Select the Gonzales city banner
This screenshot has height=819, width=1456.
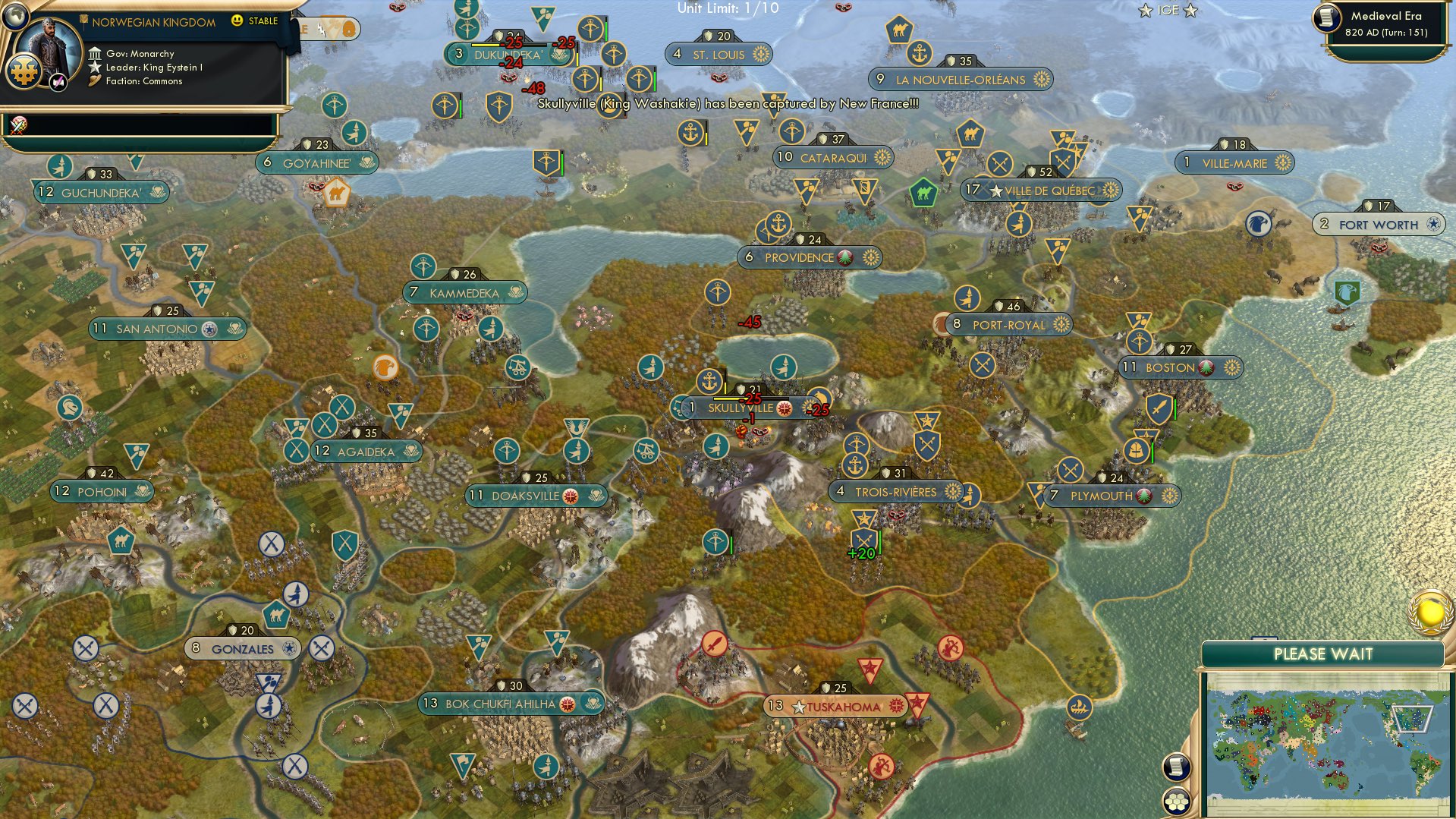pyautogui.click(x=243, y=649)
